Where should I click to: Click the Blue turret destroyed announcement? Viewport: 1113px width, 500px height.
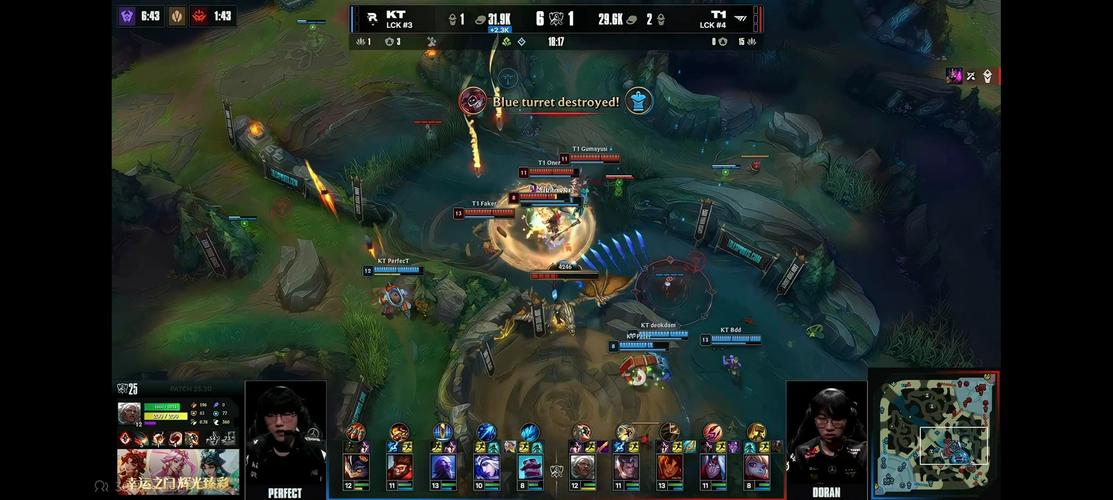(555, 101)
